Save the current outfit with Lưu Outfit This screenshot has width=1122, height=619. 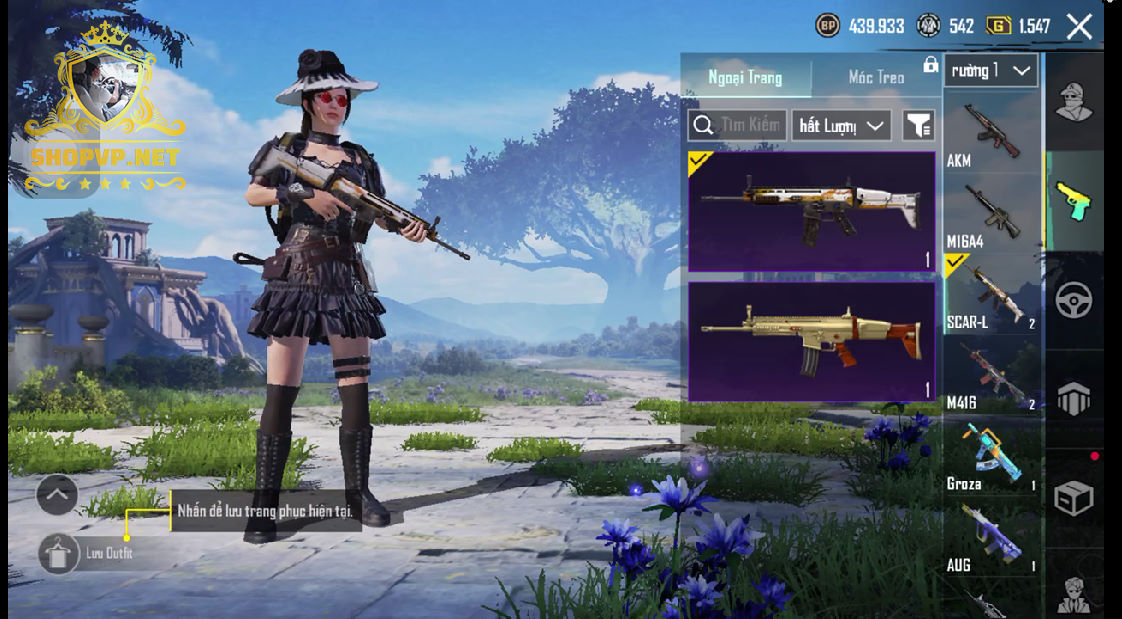(59, 553)
